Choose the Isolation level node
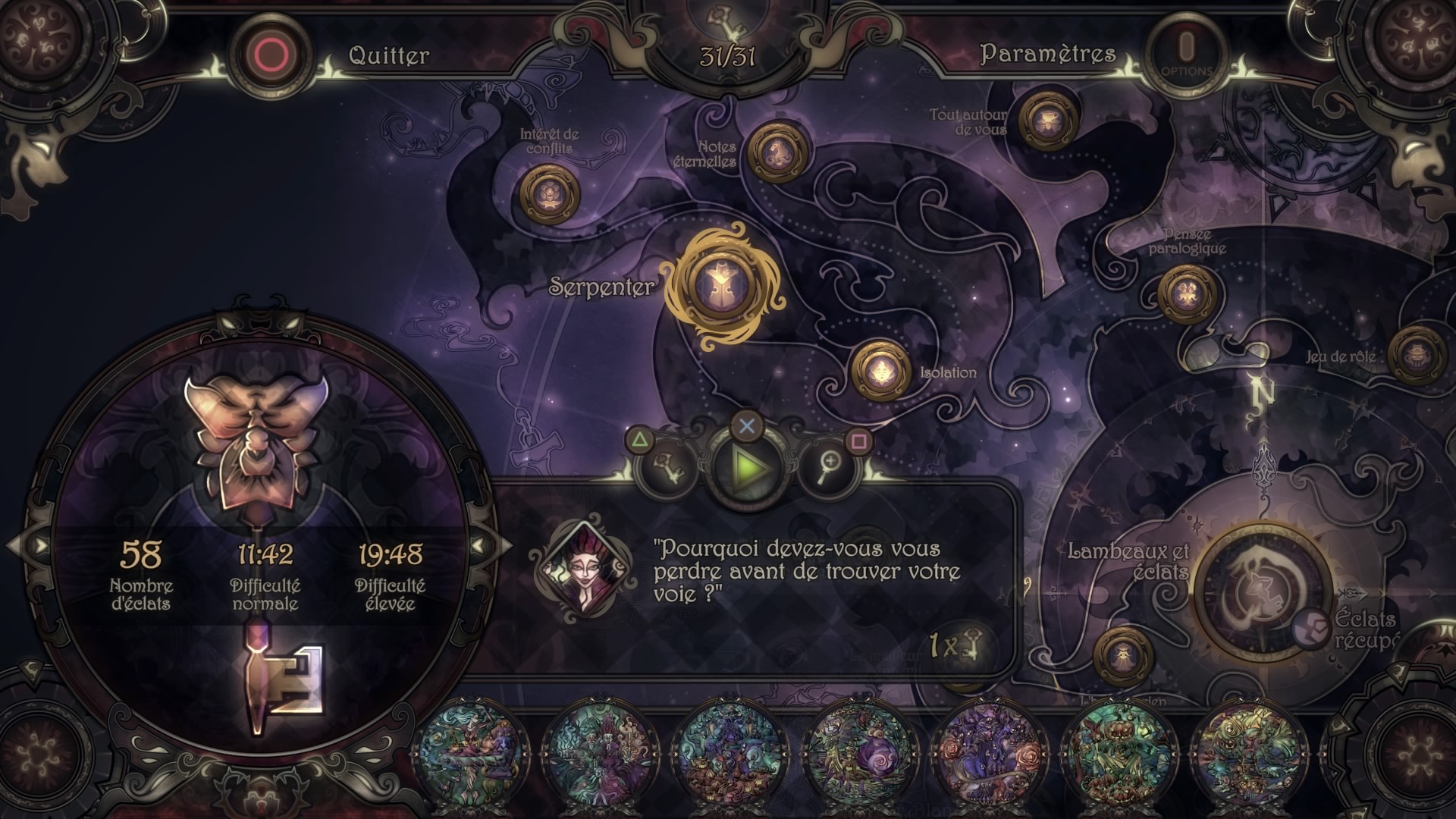 click(881, 371)
